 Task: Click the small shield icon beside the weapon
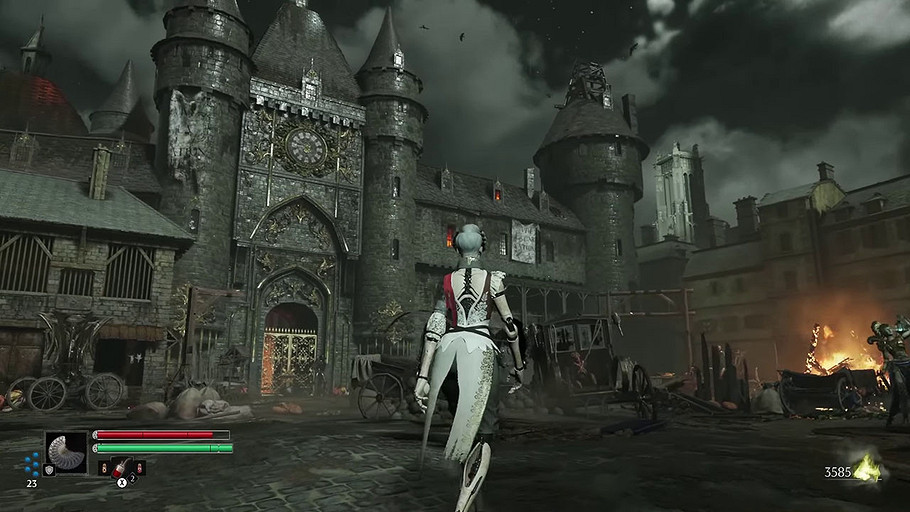coord(49,470)
